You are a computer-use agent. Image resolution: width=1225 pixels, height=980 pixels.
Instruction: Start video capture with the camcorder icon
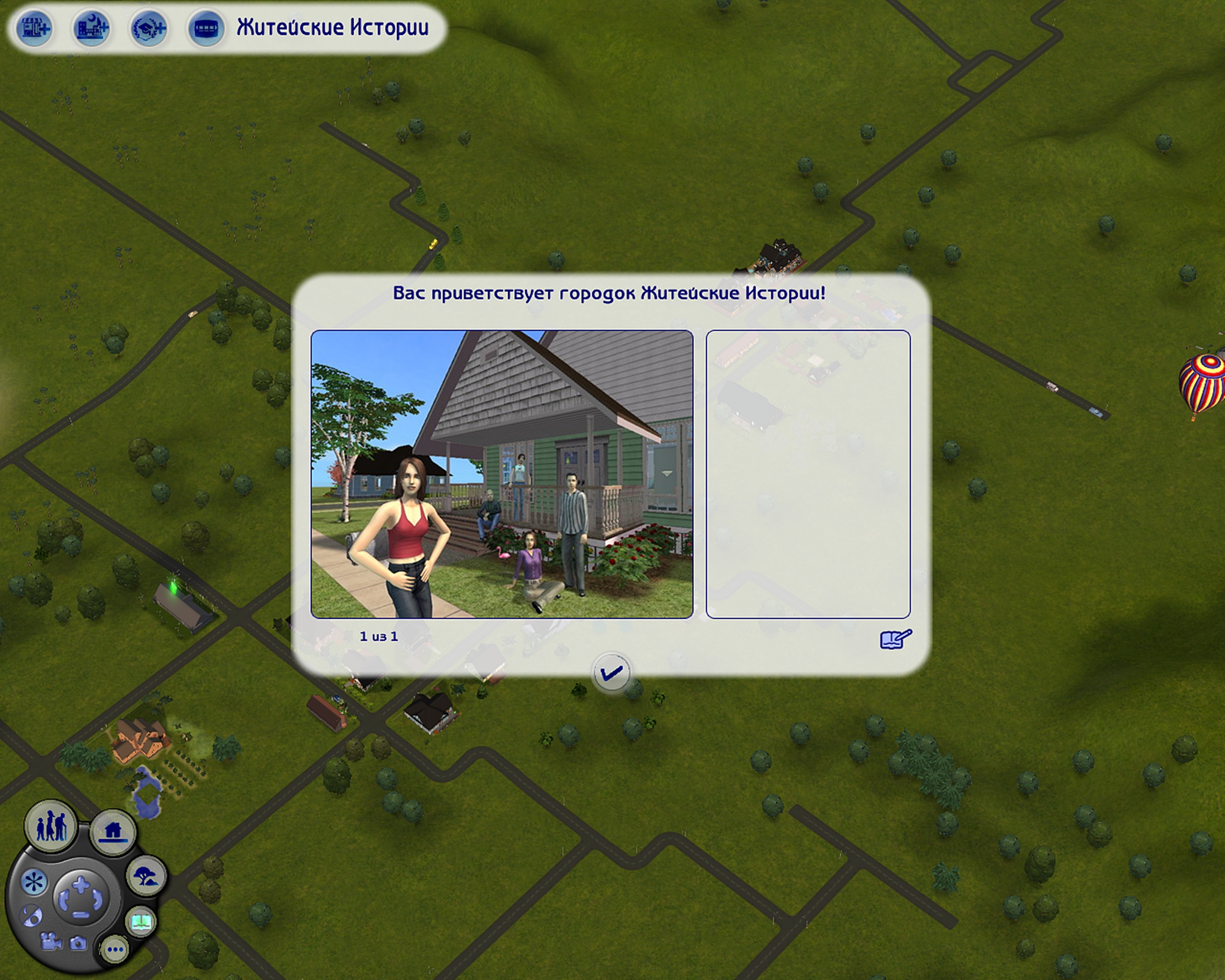(x=51, y=941)
